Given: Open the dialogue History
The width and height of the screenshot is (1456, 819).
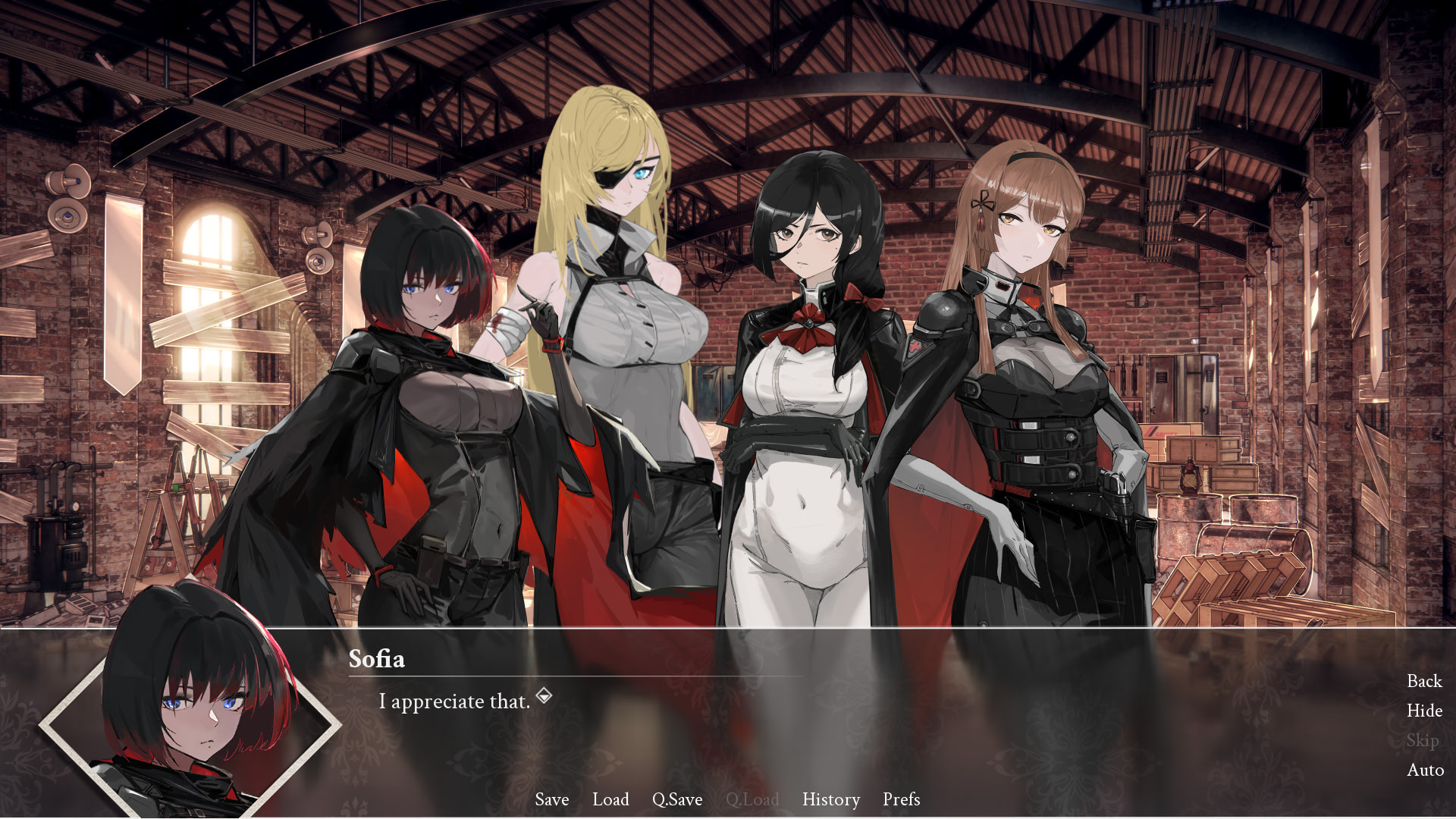Looking at the screenshot, I should tap(830, 799).
